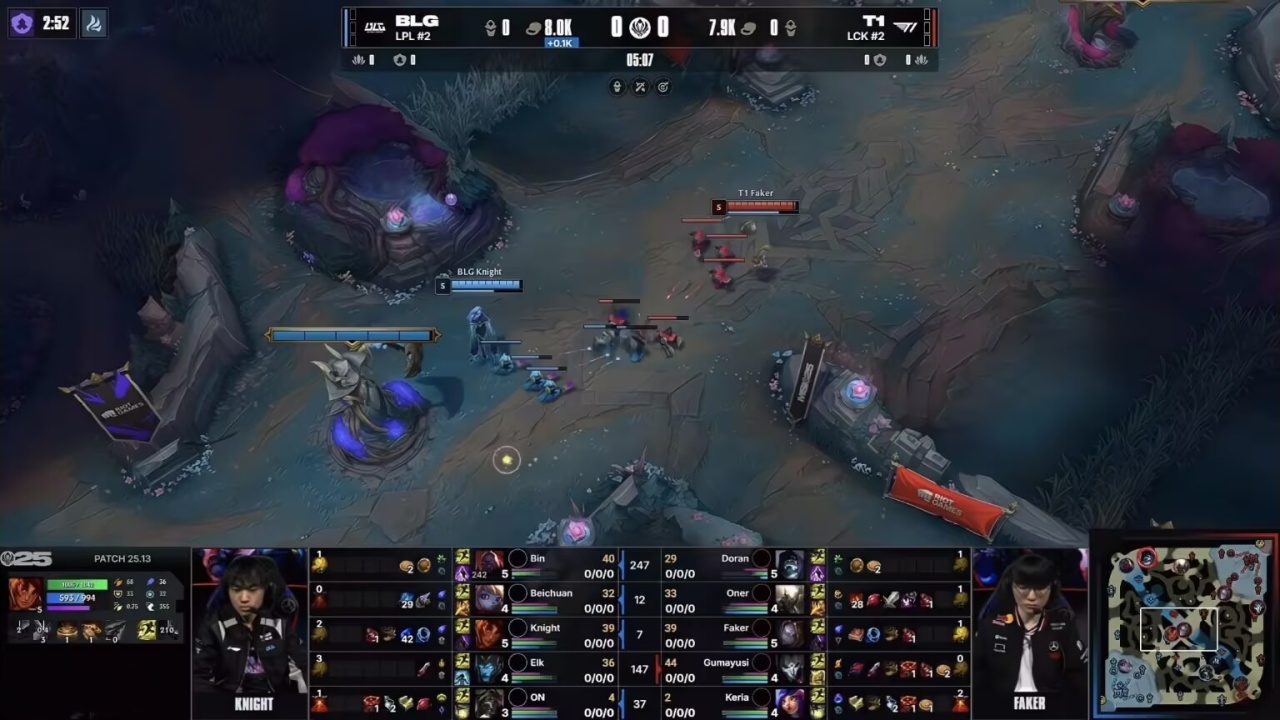
Task: Open the Faker player camera thumbnail
Action: 1029,628
